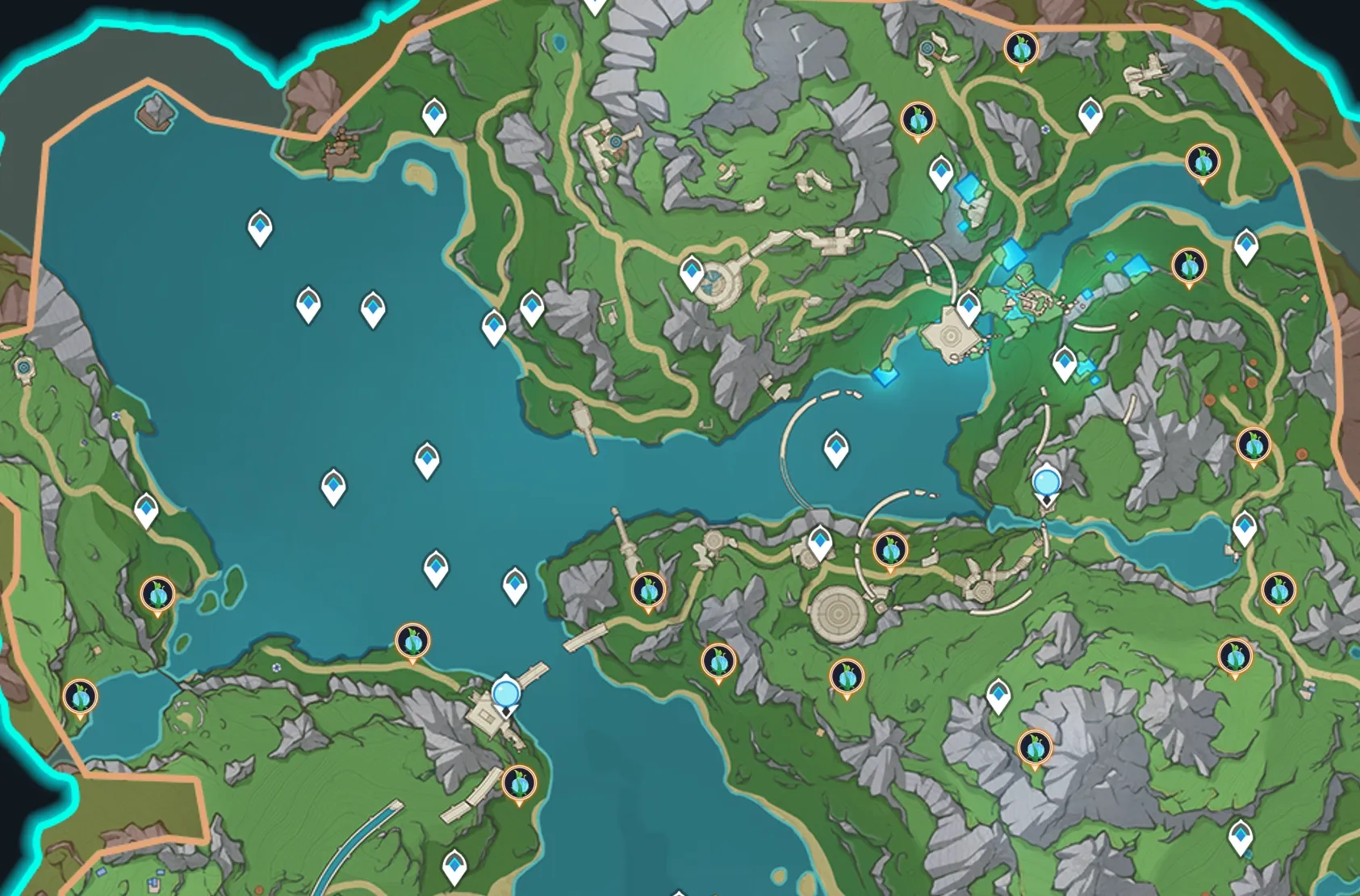Select the blue orb marker by the eastern river bridge
1360x896 pixels.
[x=1047, y=483]
